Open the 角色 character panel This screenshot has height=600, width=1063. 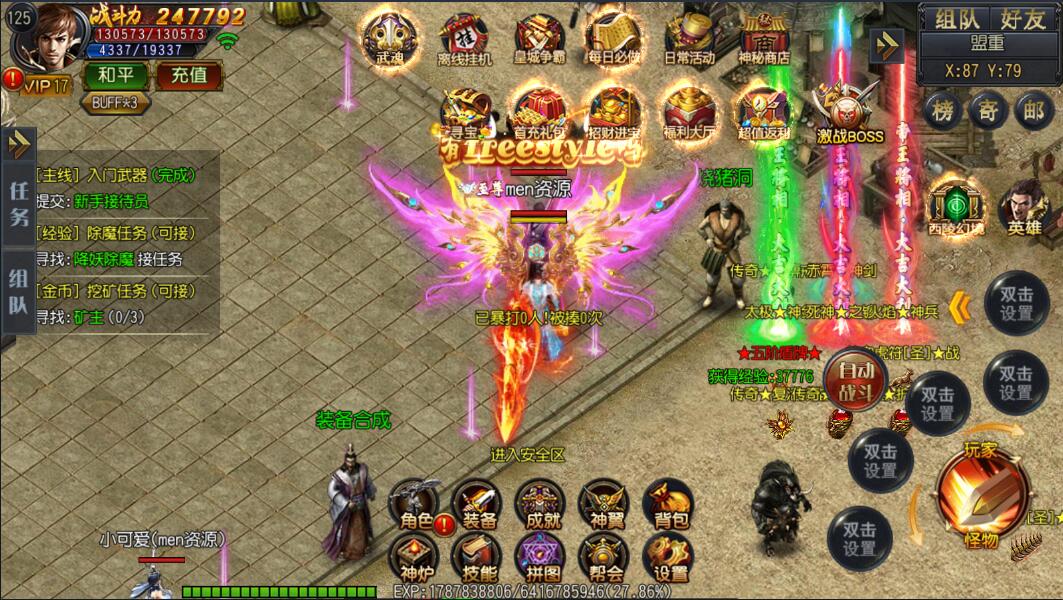pyautogui.click(x=414, y=503)
